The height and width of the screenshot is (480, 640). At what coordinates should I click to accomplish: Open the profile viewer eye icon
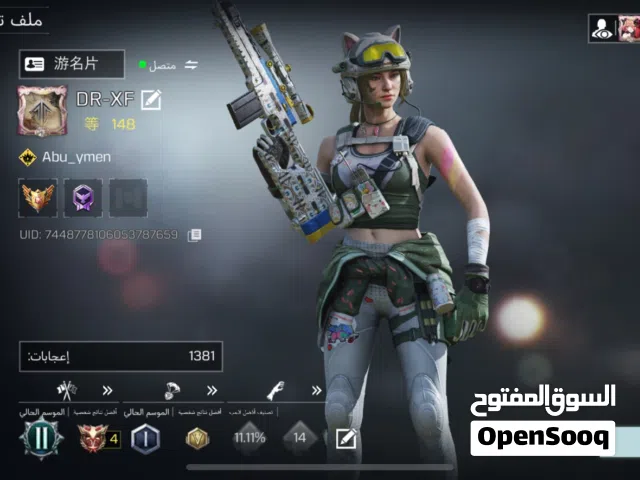[602, 29]
